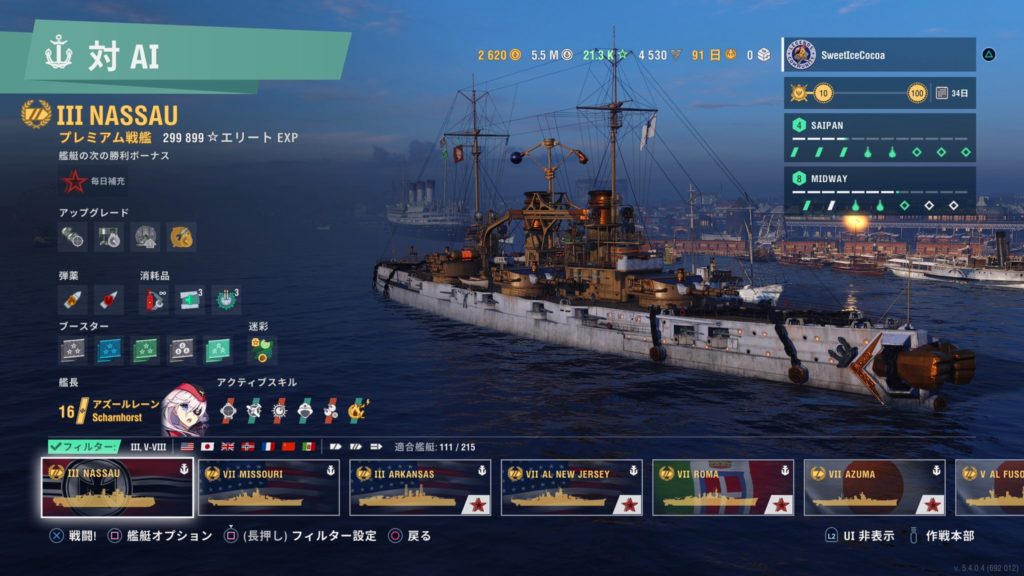Open the Saipan progress panel

pos(878,138)
